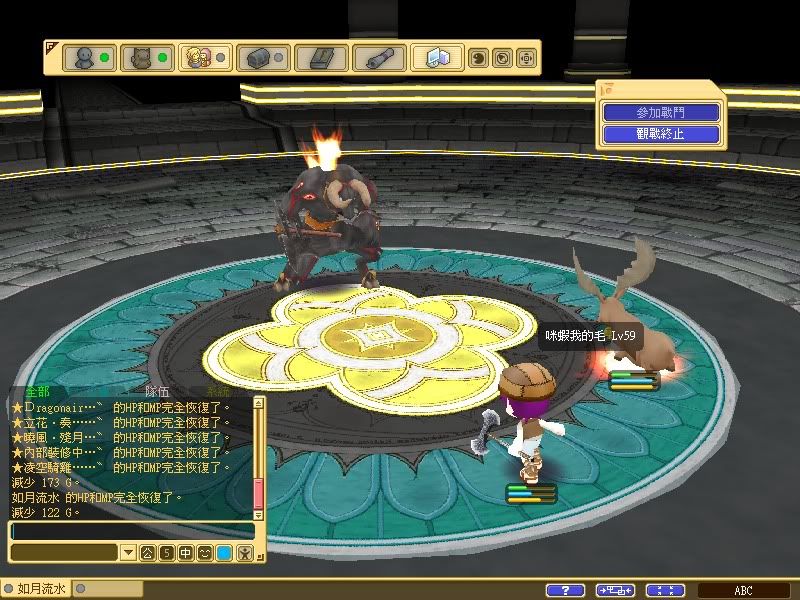Click the chat scrollbar down arrow
This screenshot has height=600, width=800.
tap(258, 514)
